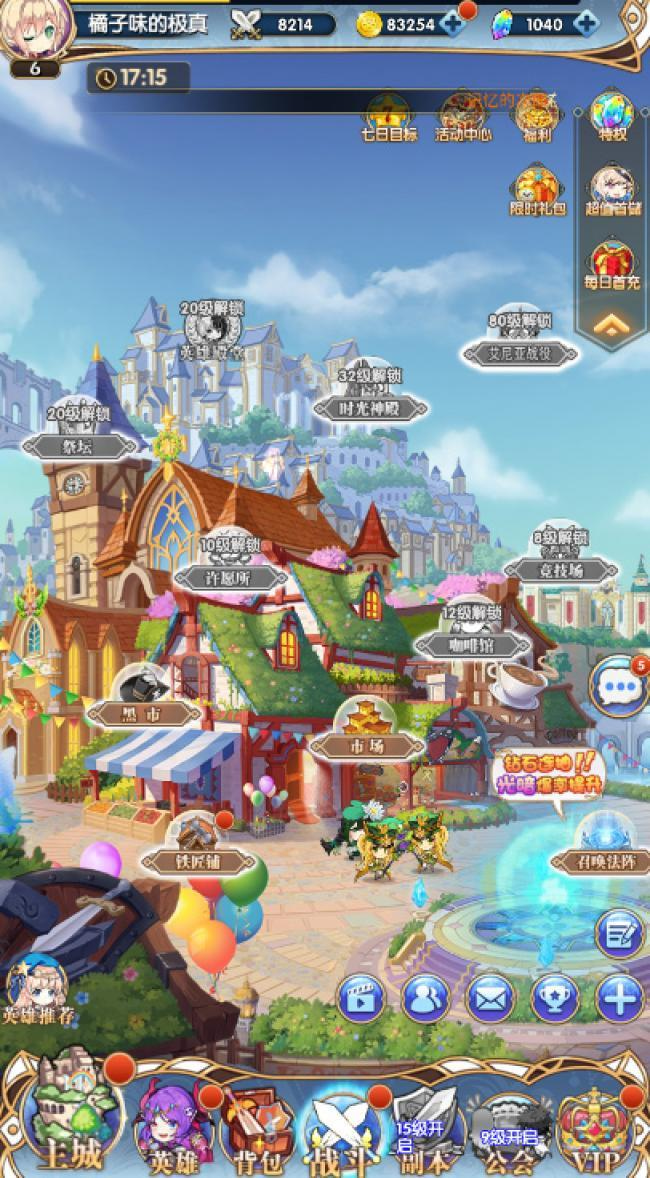Open the 限时礼包 limited-time gift pack
The width and height of the screenshot is (650, 1178).
(538, 190)
